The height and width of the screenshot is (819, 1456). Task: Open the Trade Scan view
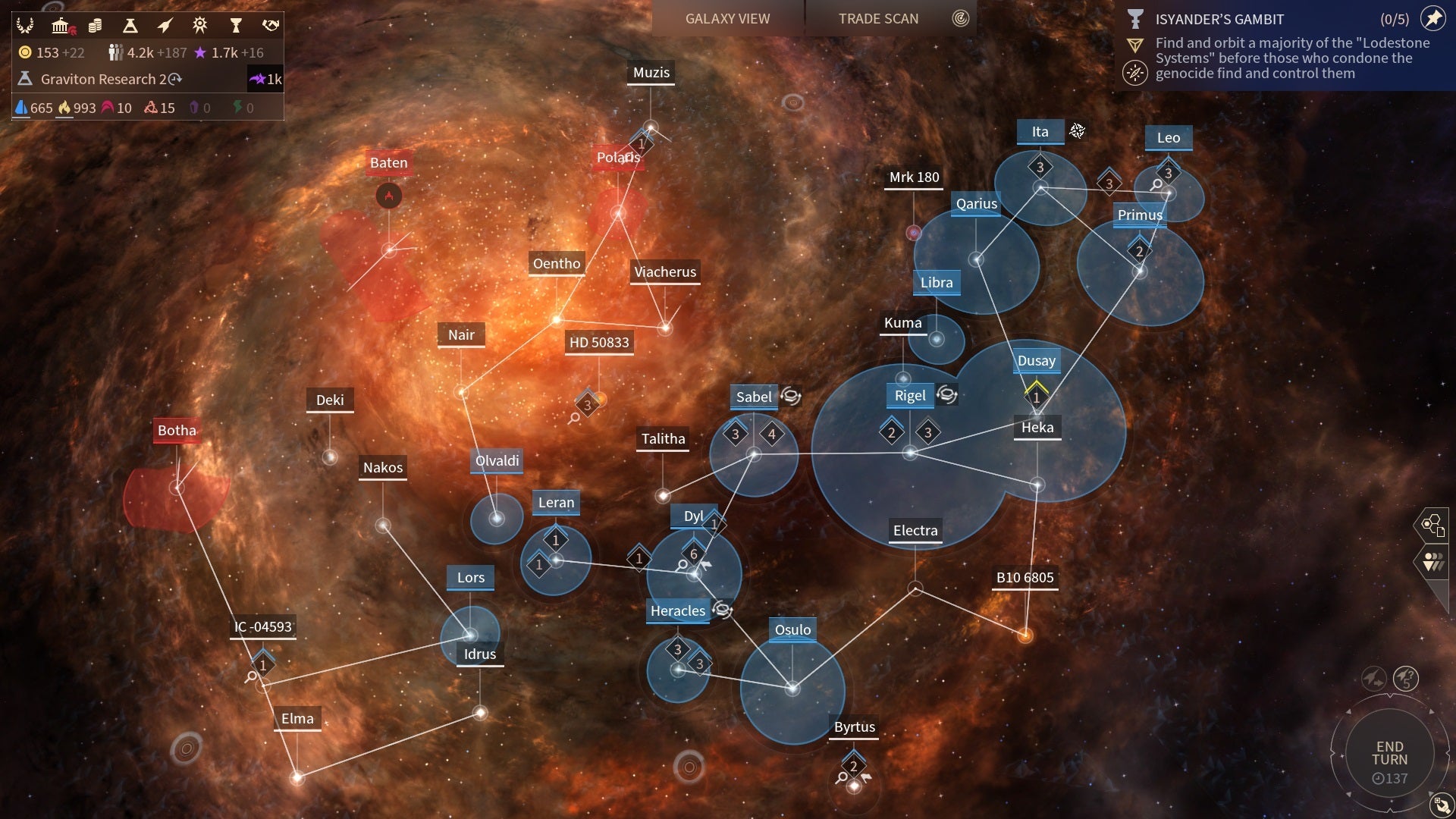[x=878, y=19]
